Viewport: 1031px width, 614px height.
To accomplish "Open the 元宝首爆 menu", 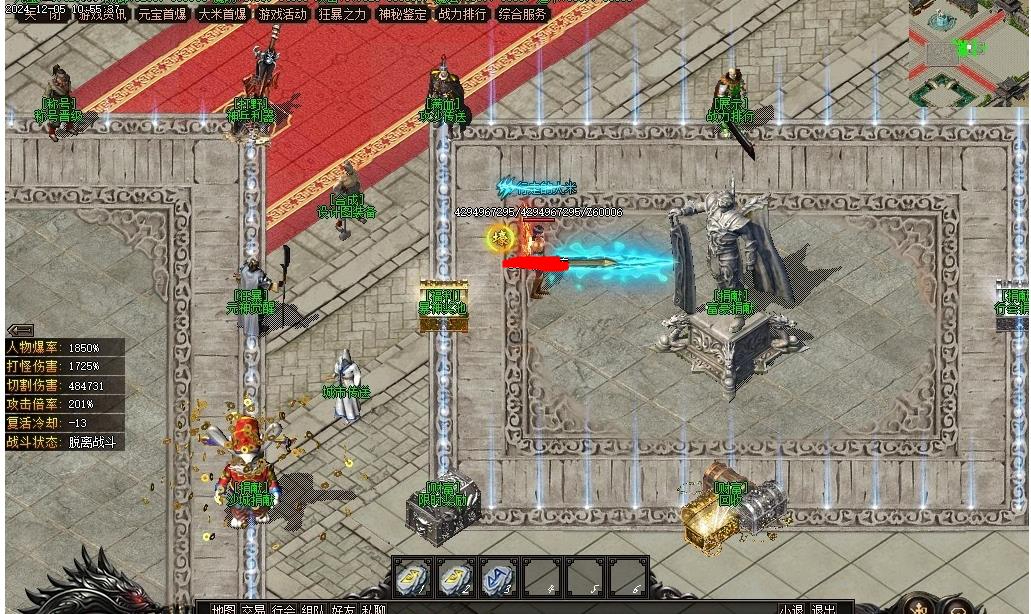I will click(162, 14).
